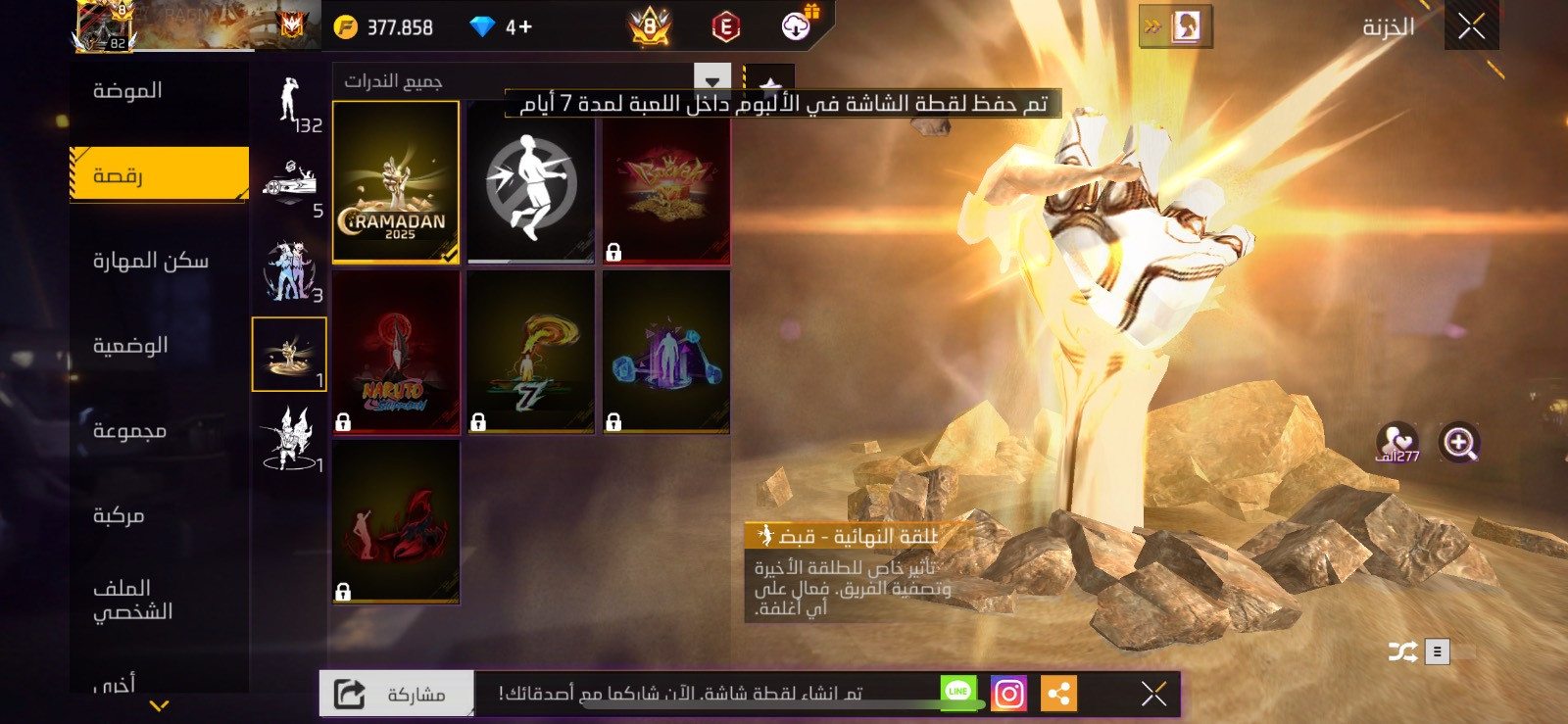The height and width of the screenshot is (724, 1568).
Task: Select the locked Naruto Shippuden emote thumbnail
Action: click(395, 353)
